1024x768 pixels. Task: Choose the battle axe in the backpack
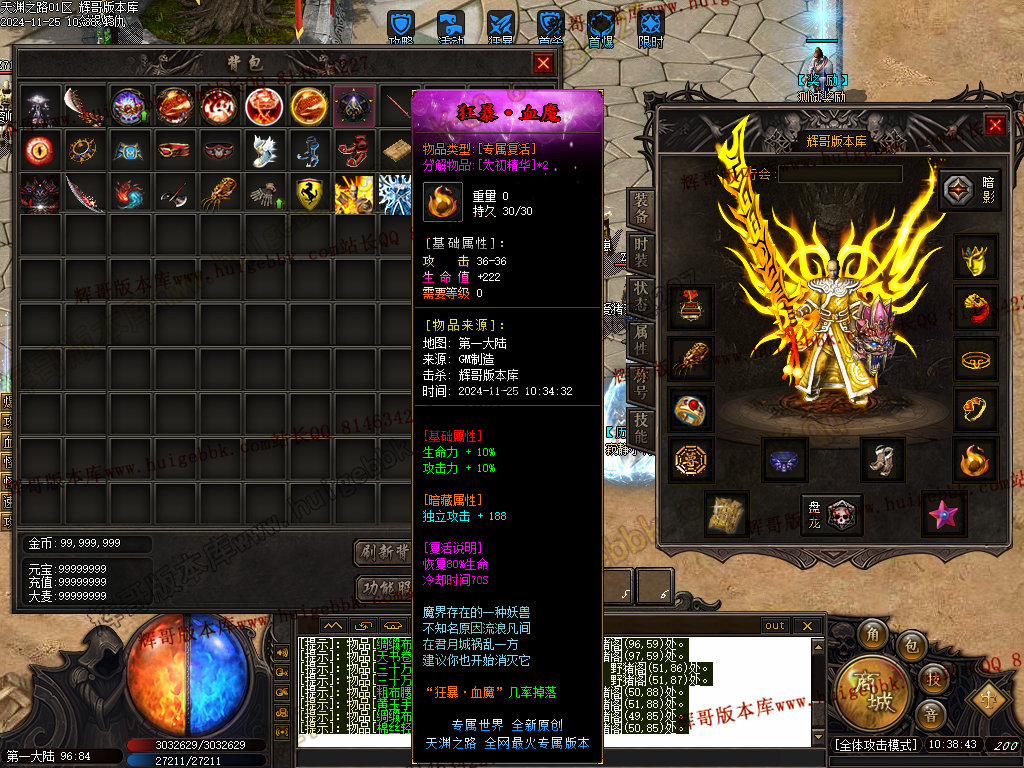point(173,194)
